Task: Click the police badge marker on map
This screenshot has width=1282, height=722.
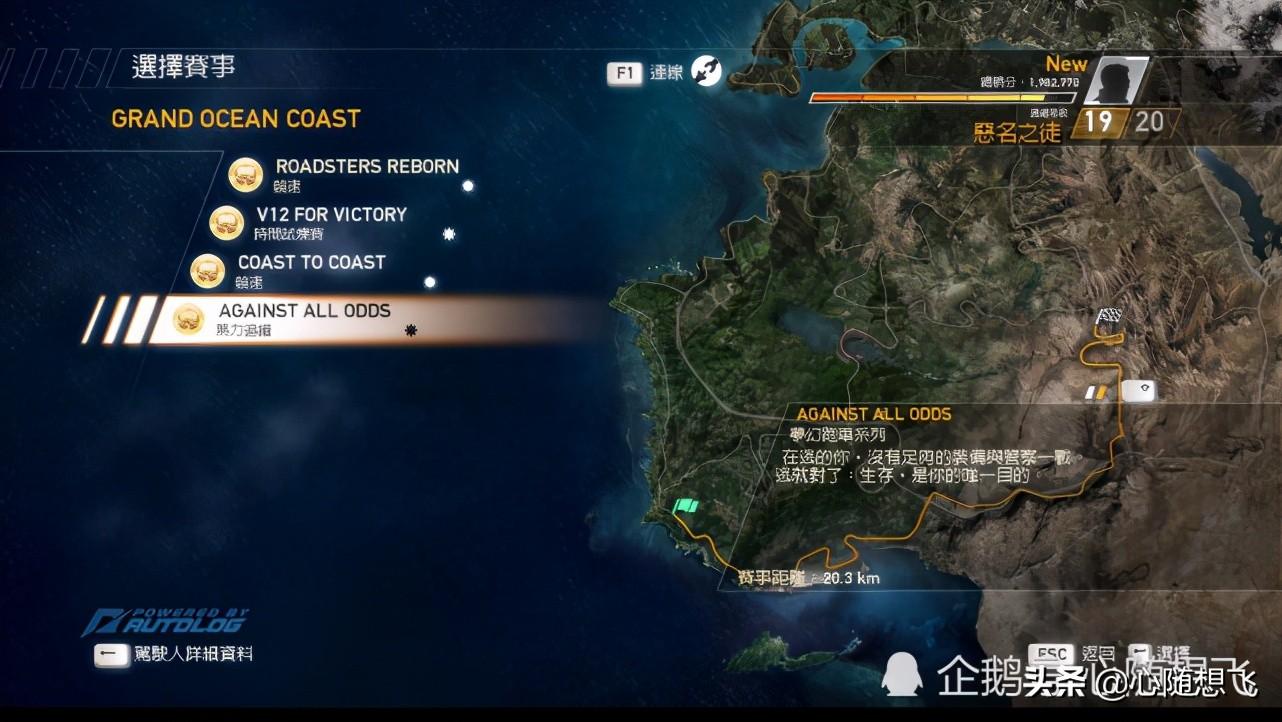Action: point(1139,390)
